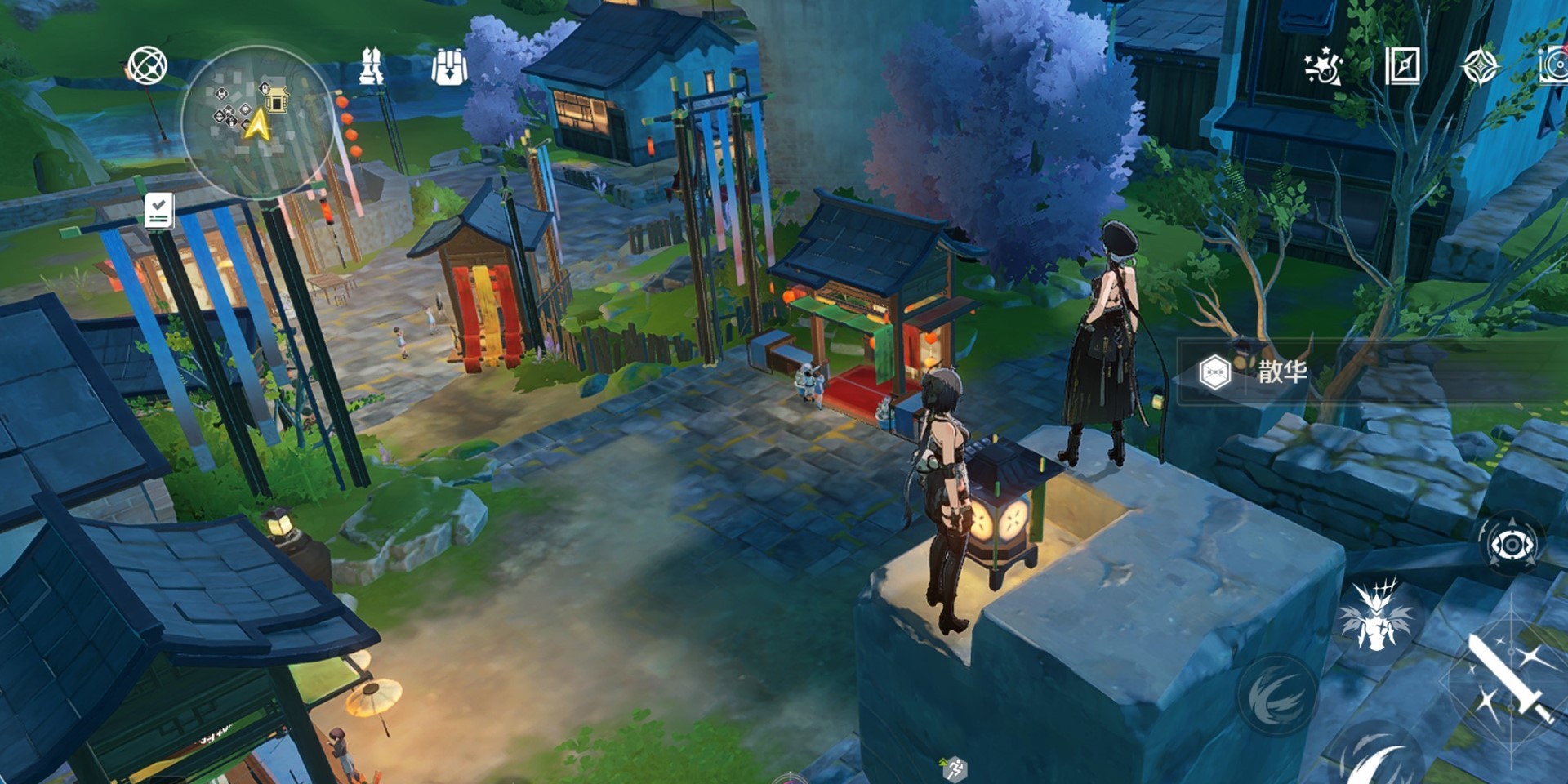Open the circular minimap
The width and height of the screenshot is (1568, 784).
[x=256, y=122]
